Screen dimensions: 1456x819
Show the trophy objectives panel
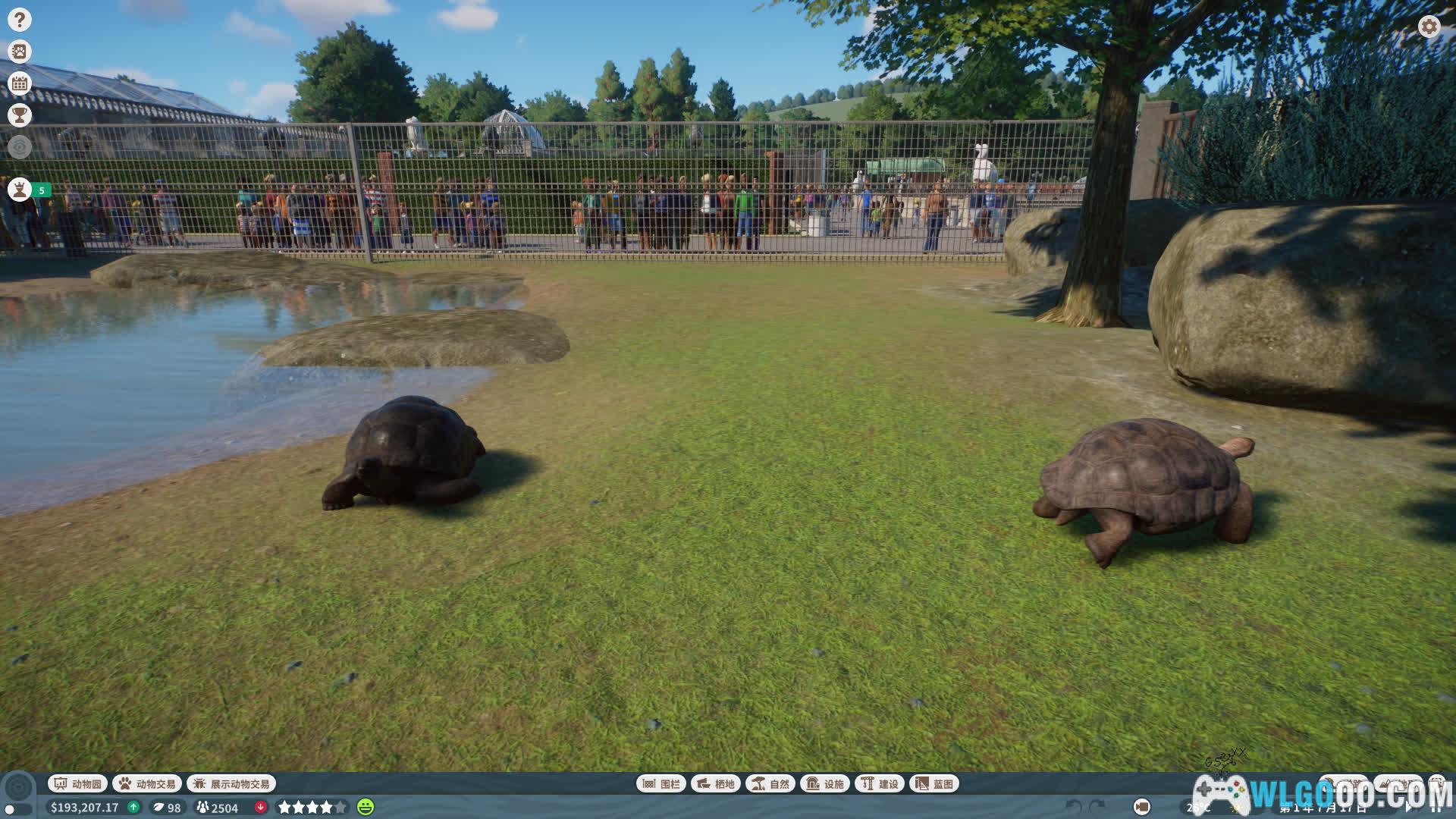(x=20, y=115)
